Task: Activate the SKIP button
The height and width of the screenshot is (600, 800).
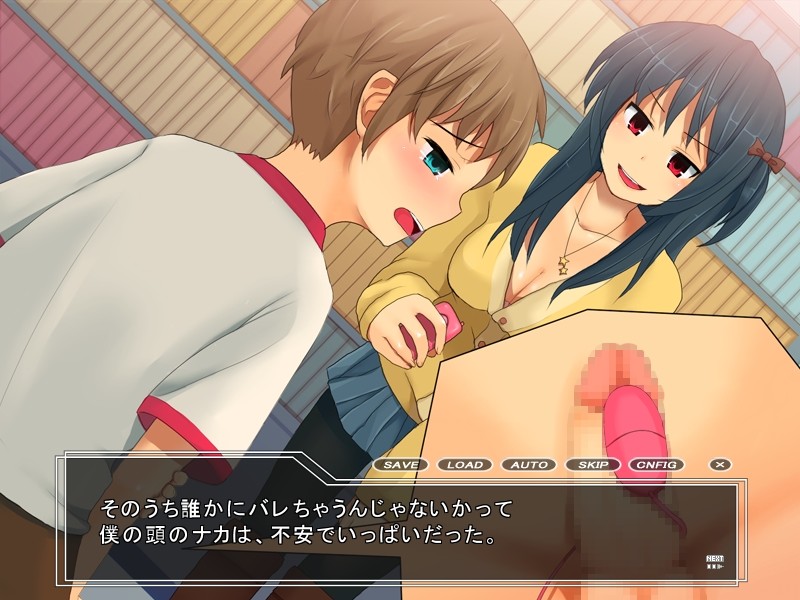Action: point(593,465)
